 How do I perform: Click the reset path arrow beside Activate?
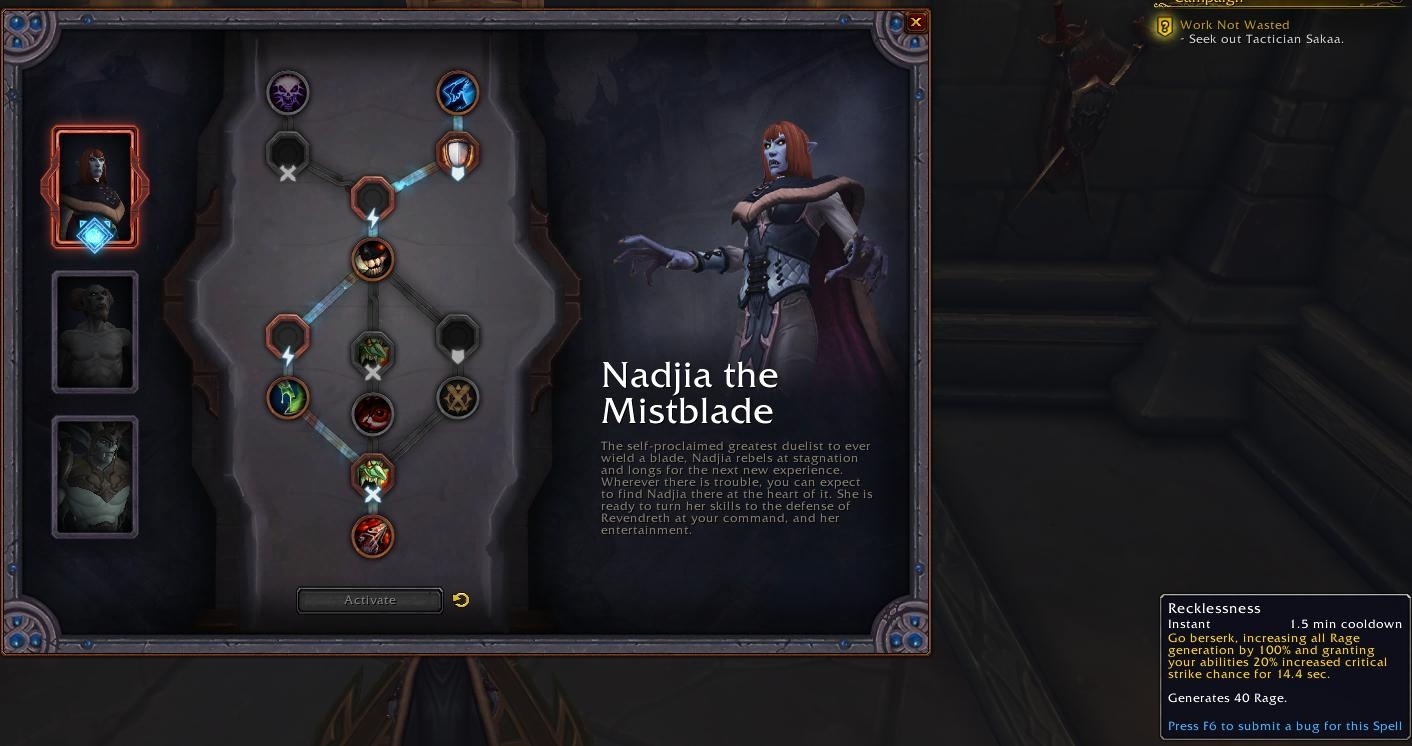pyautogui.click(x=460, y=599)
